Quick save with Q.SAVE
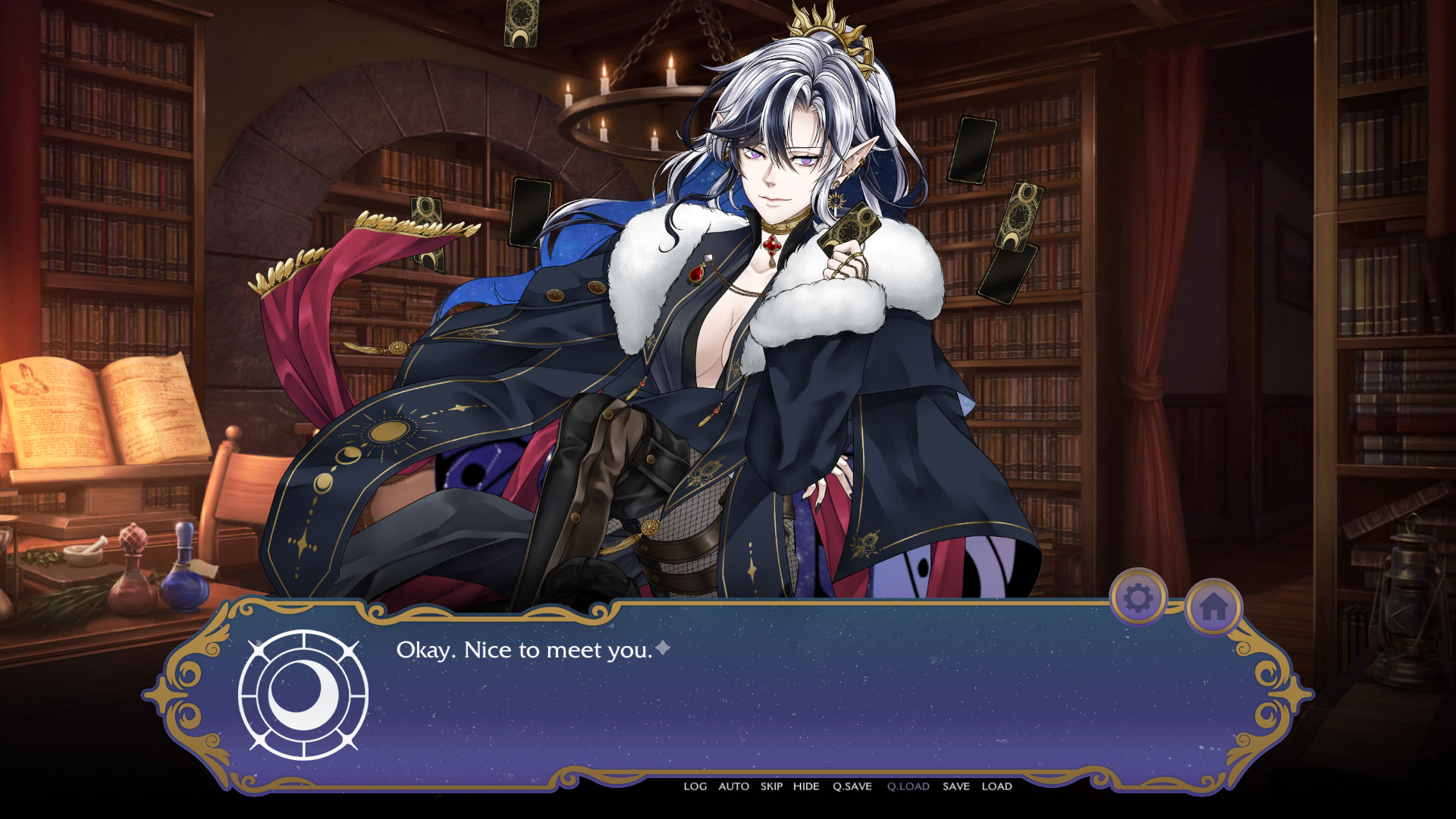The width and height of the screenshot is (1456, 819). [x=852, y=786]
